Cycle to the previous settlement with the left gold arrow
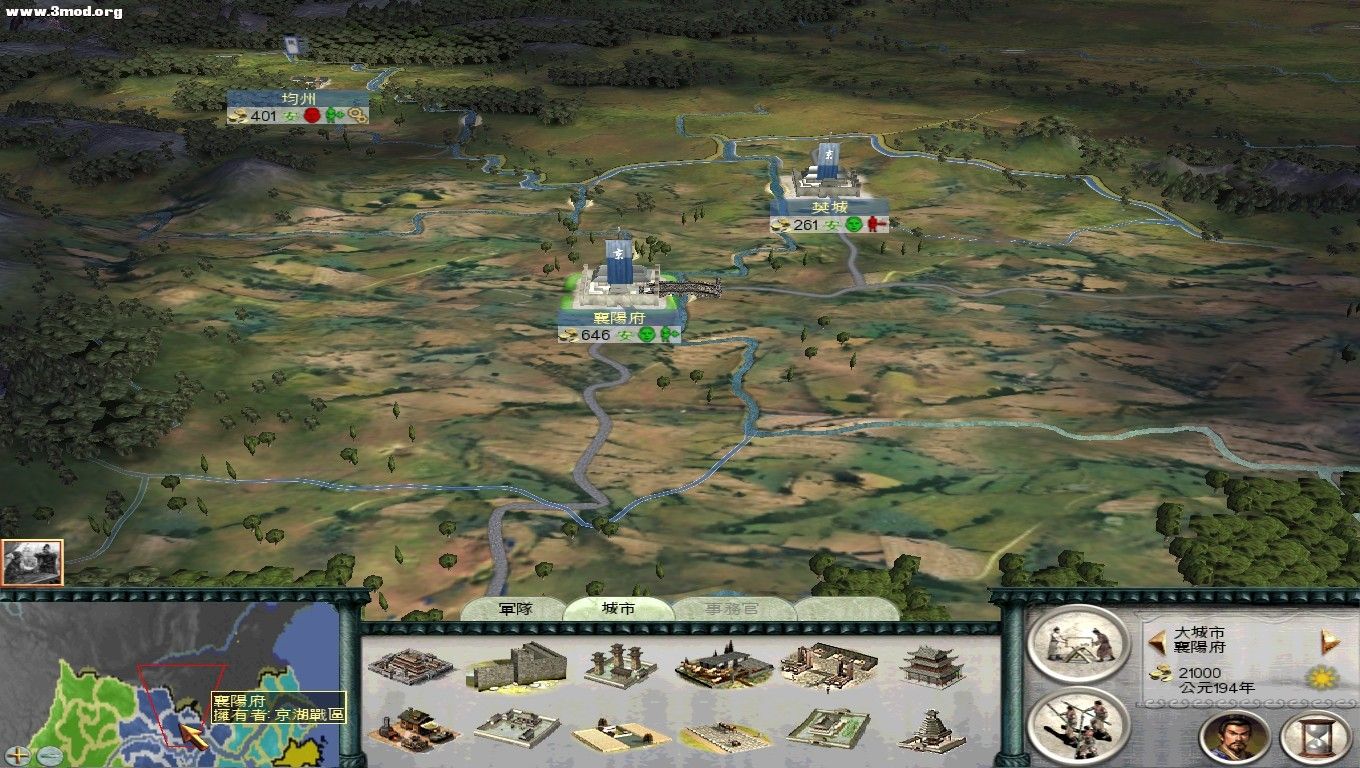The height and width of the screenshot is (768, 1360). tap(1156, 641)
